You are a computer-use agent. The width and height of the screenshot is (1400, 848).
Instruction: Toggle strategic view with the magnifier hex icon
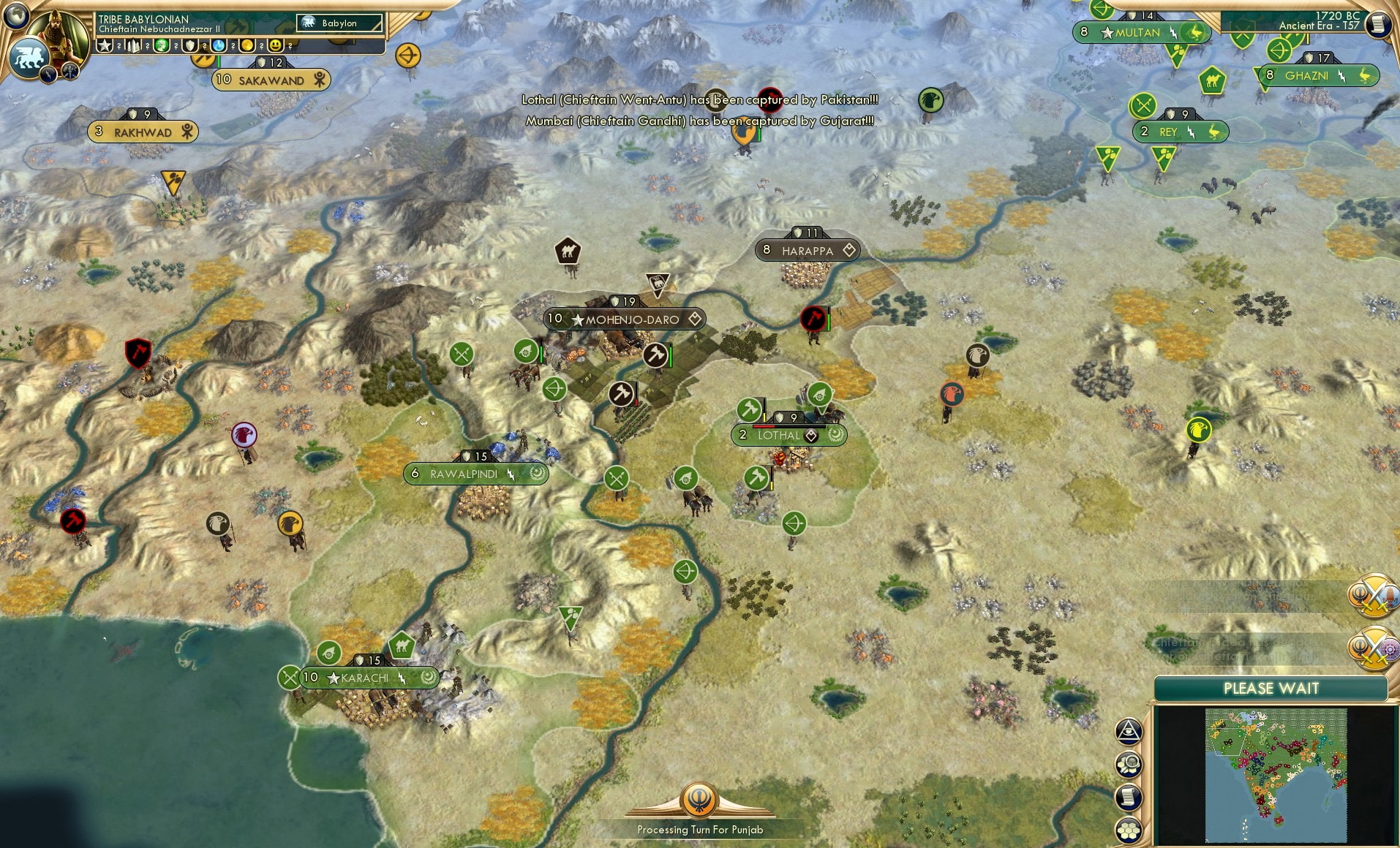[1129, 763]
